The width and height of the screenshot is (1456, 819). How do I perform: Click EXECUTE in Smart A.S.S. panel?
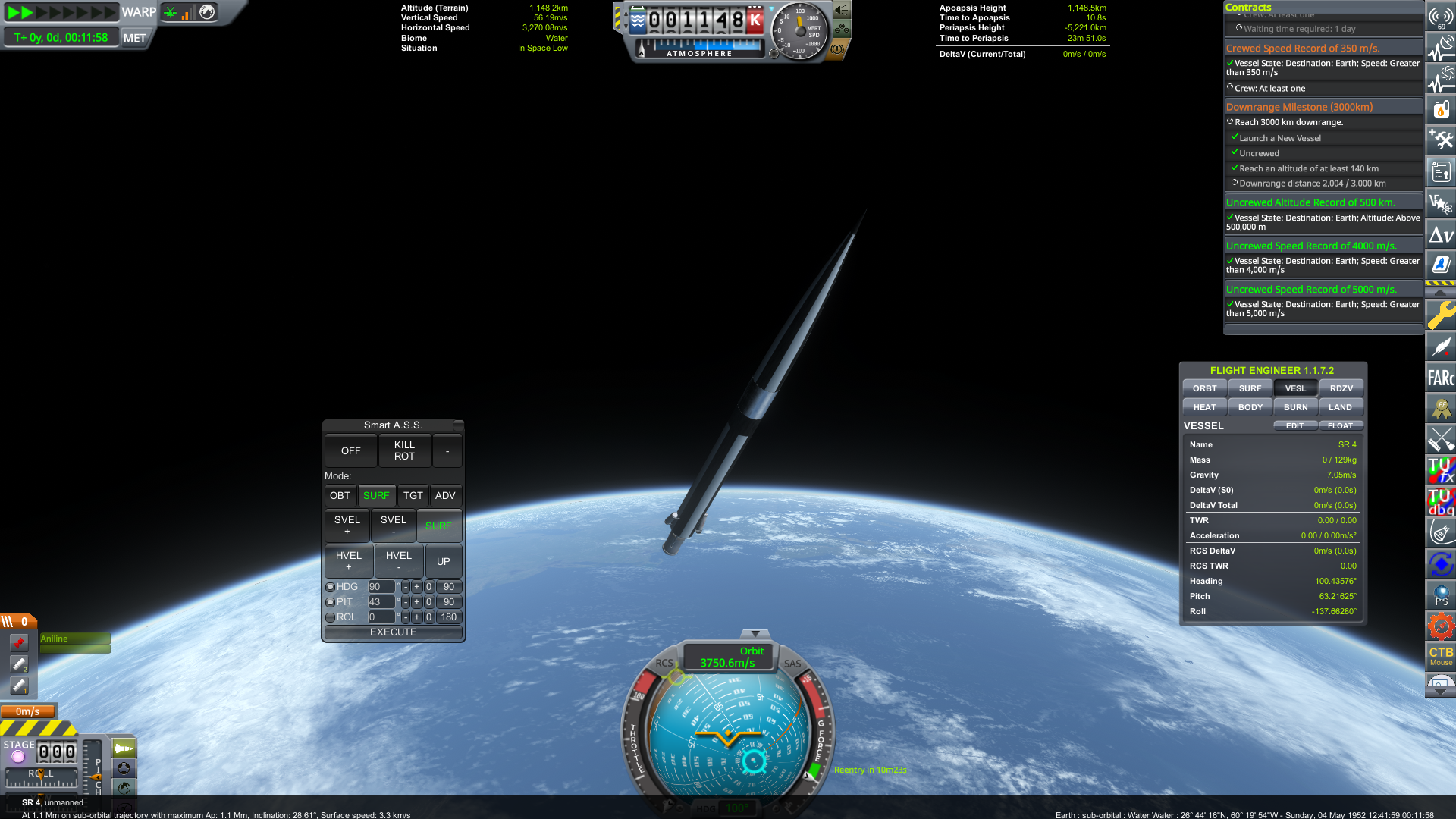point(393,632)
